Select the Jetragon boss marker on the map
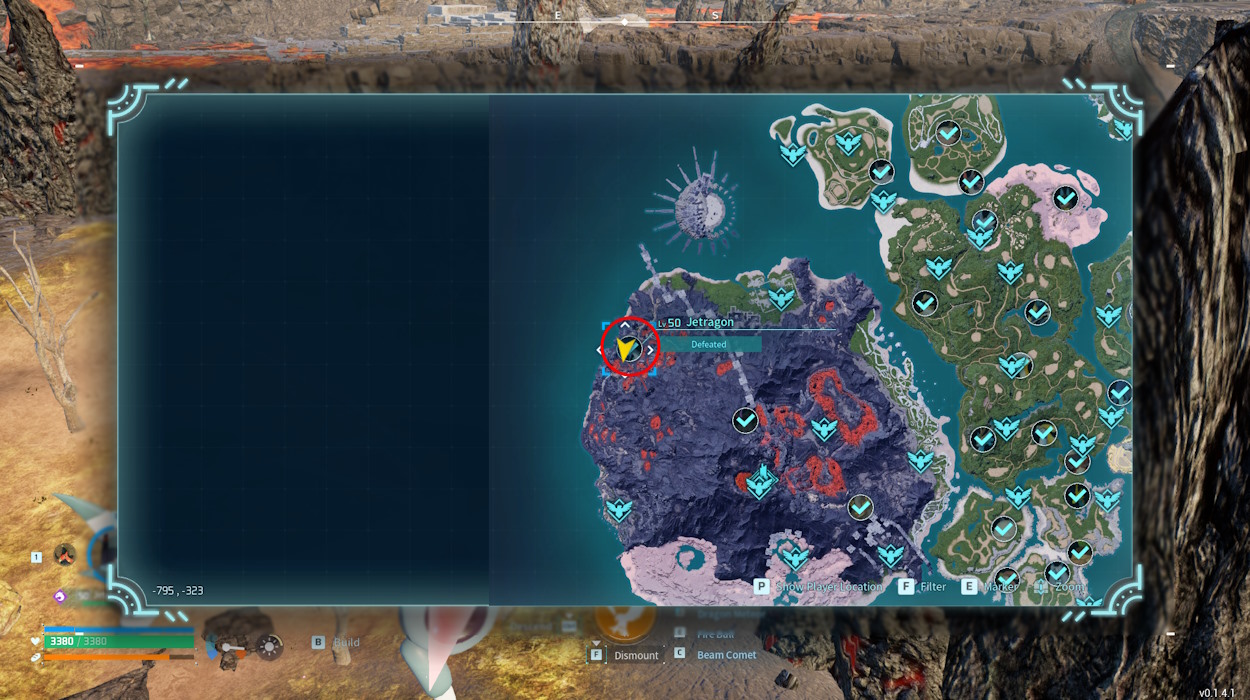1250x700 pixels. 629,349
